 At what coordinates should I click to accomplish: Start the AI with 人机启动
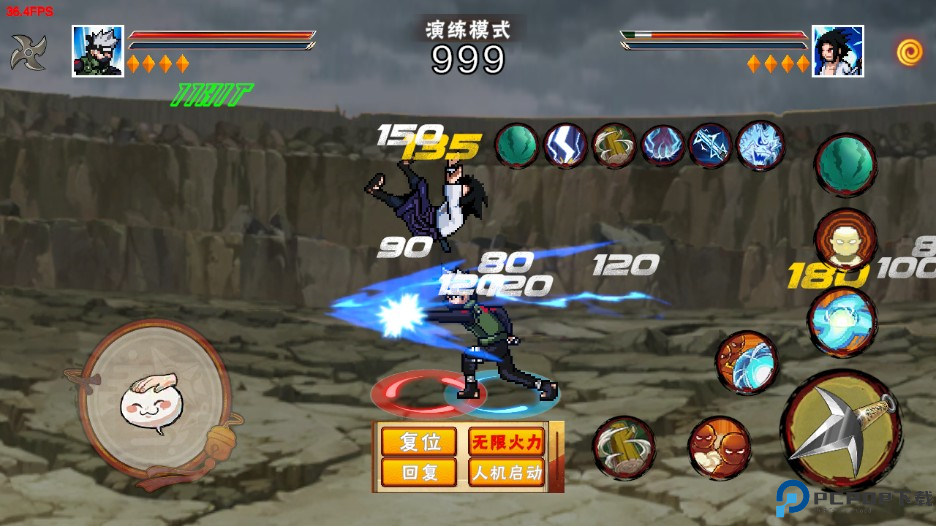[x=506, y=472]
